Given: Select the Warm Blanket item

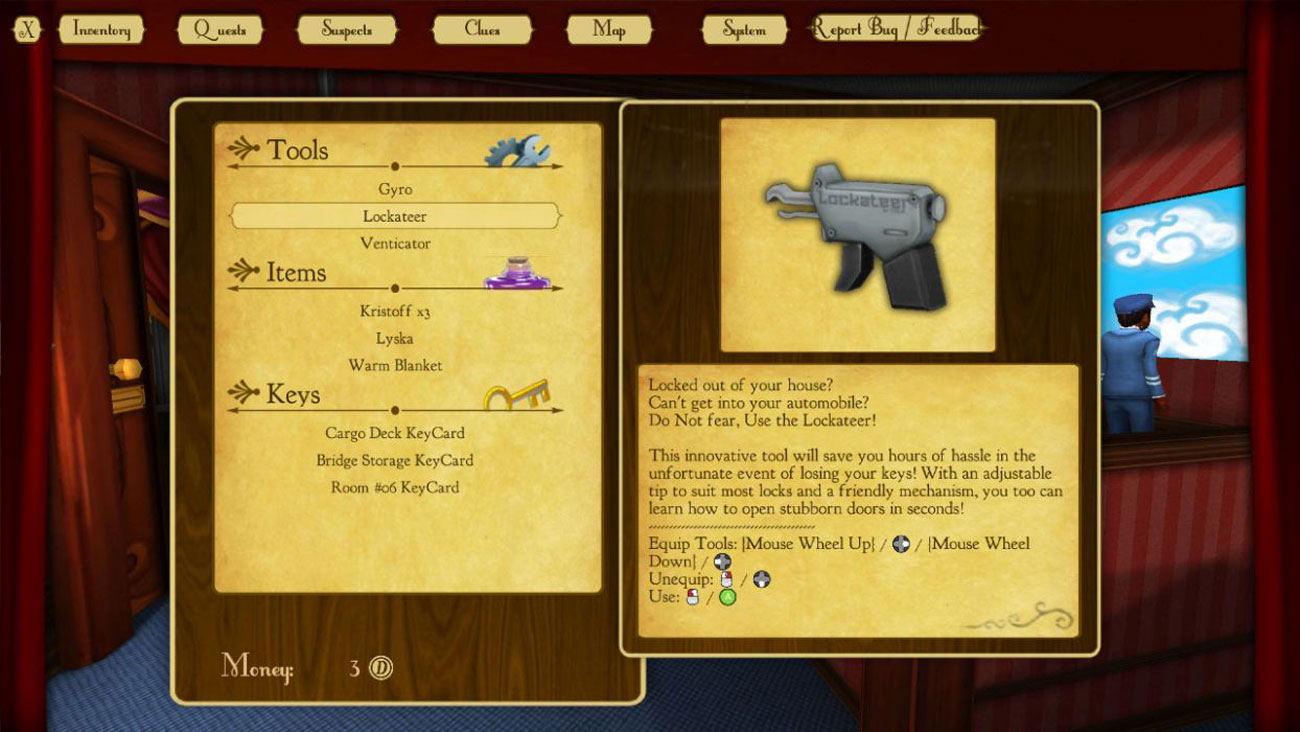Looking at the screenshot, I should coord(395,365).
